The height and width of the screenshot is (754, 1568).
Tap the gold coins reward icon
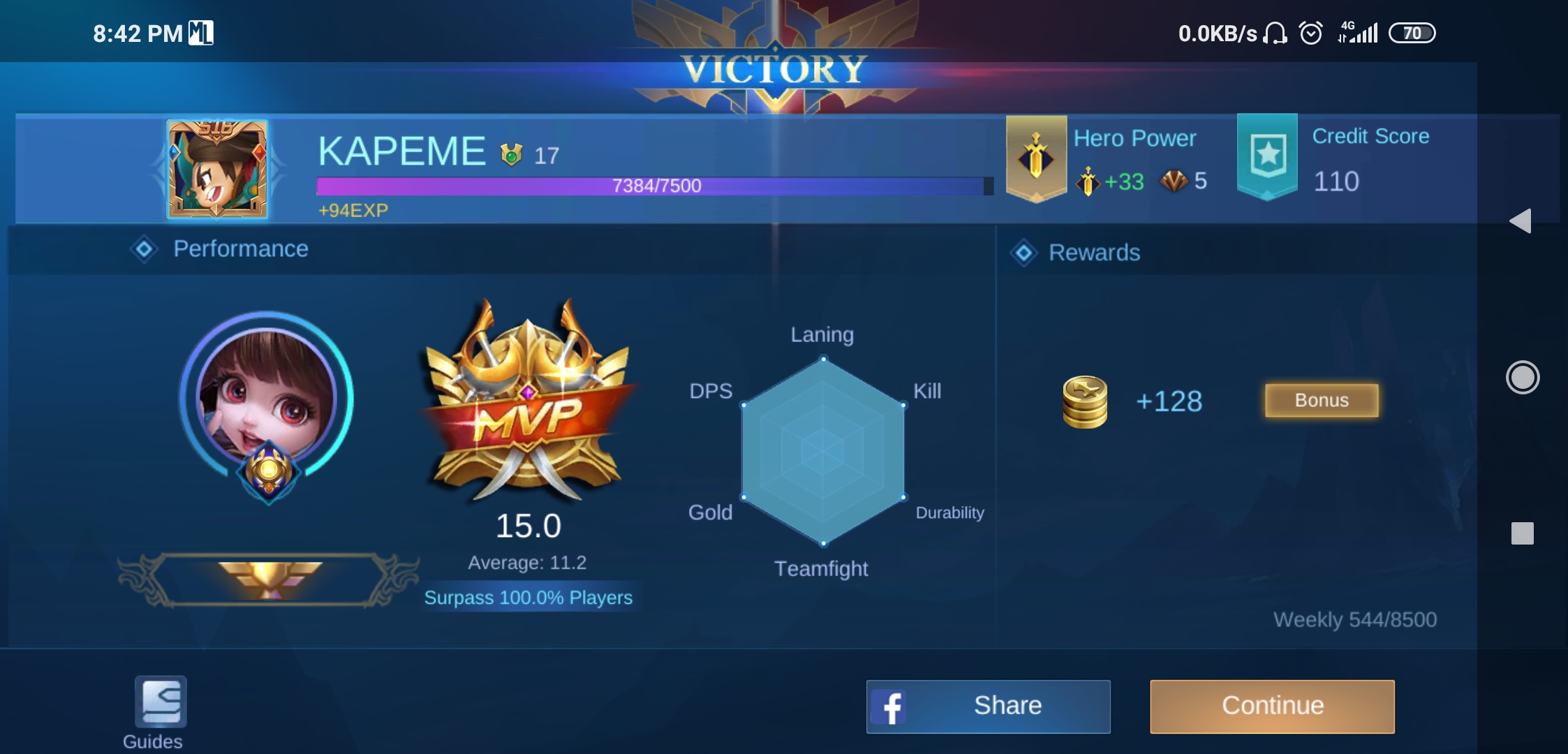tap(1086, 401)
